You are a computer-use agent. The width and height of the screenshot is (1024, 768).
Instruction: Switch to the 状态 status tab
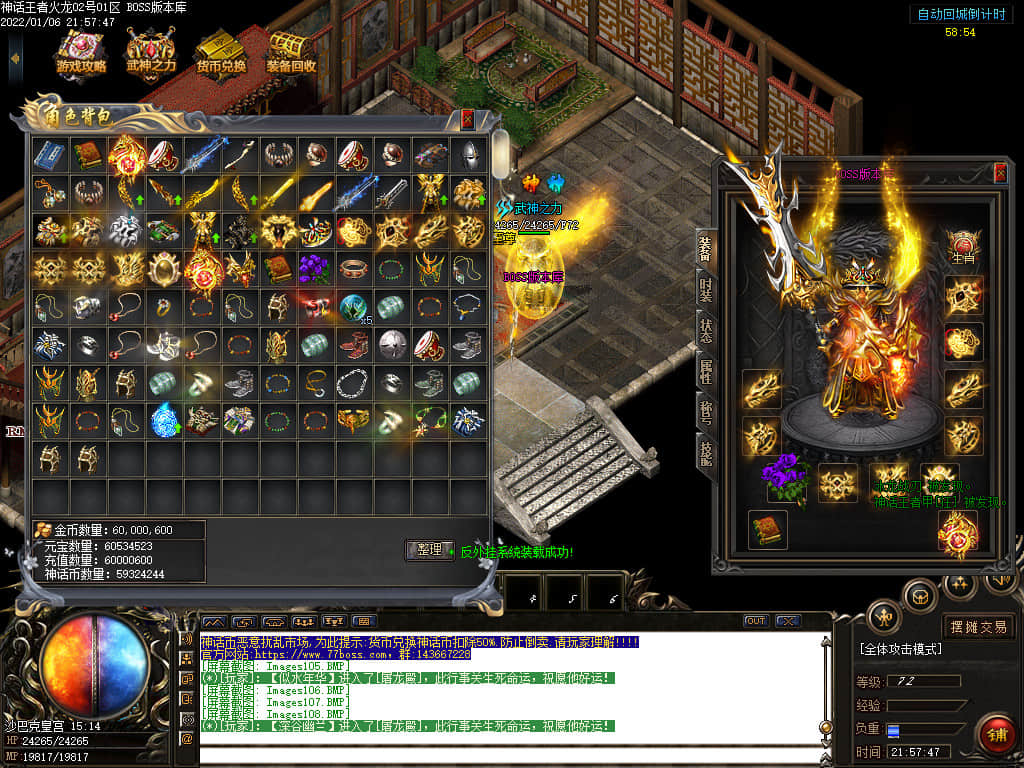tap(705, 333)
